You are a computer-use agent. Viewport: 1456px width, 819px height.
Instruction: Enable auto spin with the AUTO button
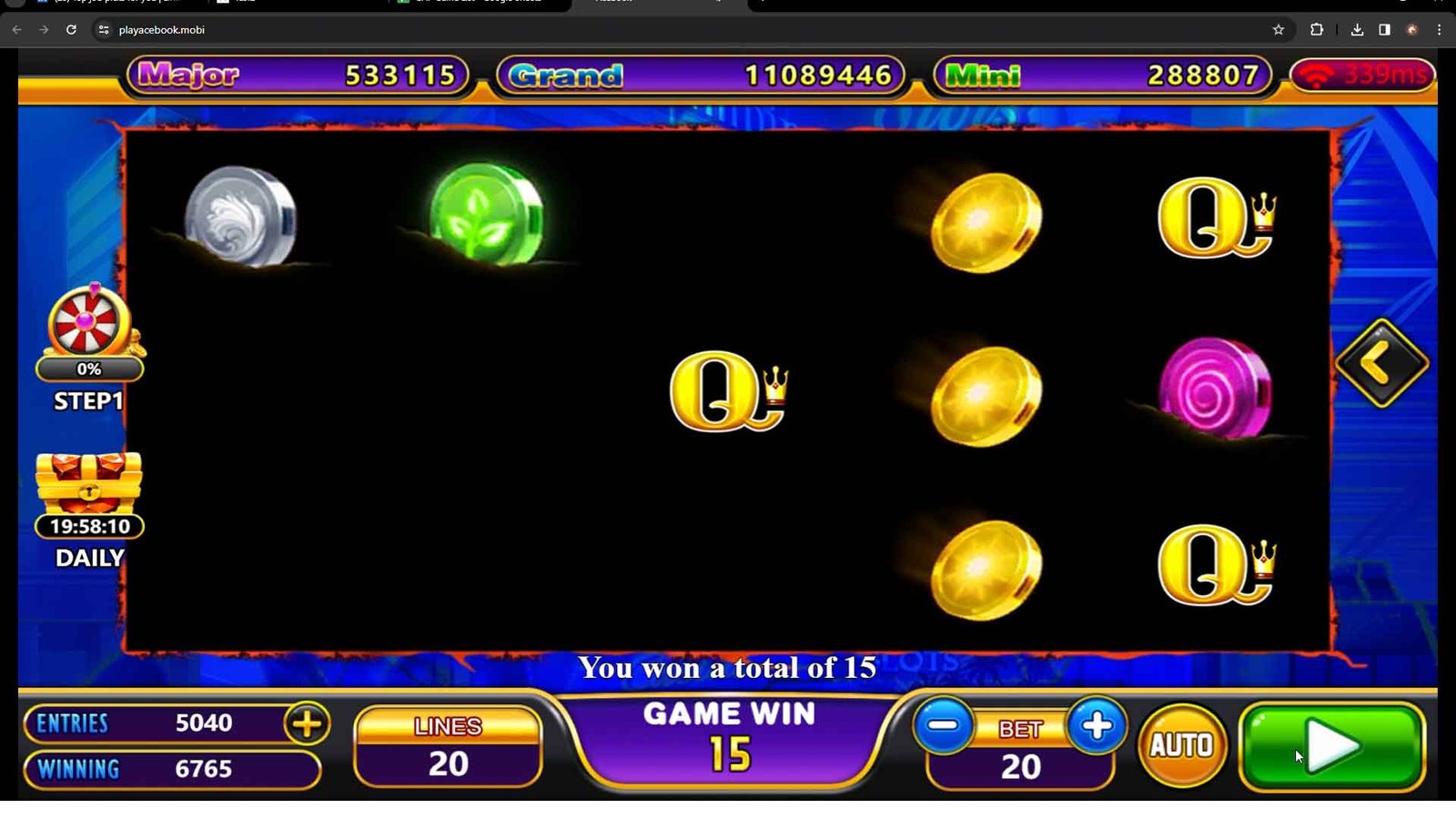click(1182, 746)
